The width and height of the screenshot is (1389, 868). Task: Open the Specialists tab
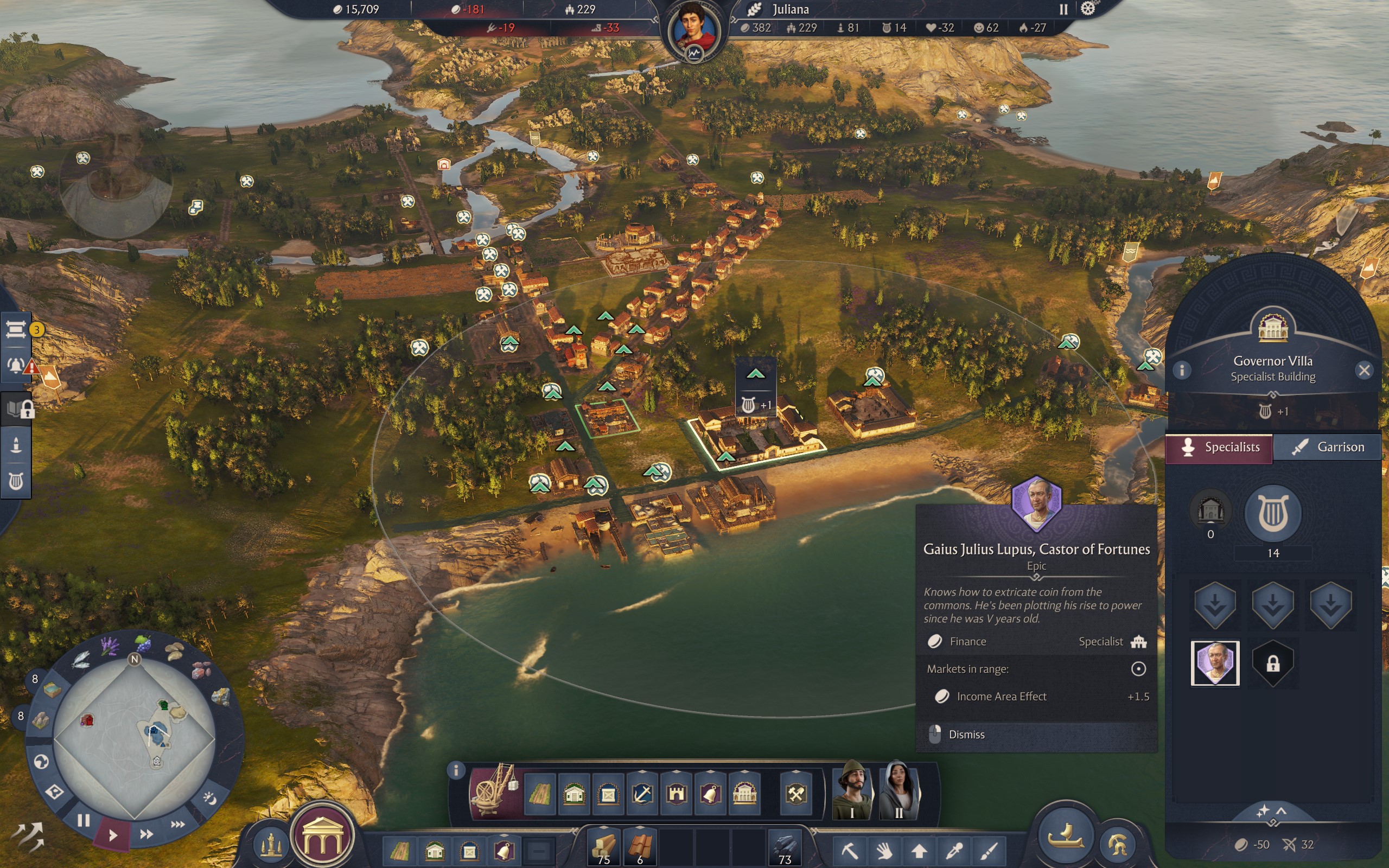point(1219,446)
